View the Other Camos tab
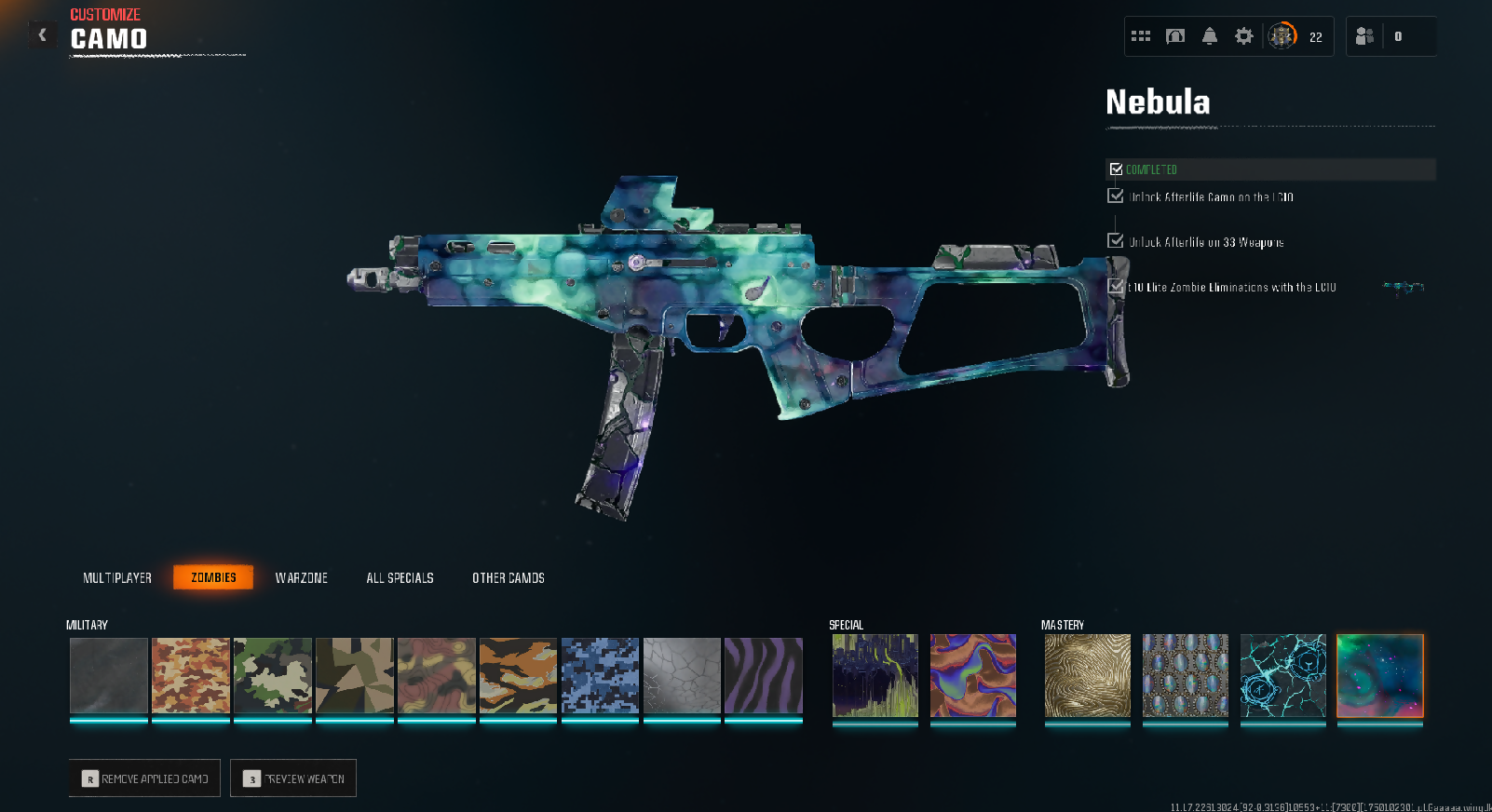Image resolution: width=1492 pixels, height=812 pixels. [x=509, y=578]
